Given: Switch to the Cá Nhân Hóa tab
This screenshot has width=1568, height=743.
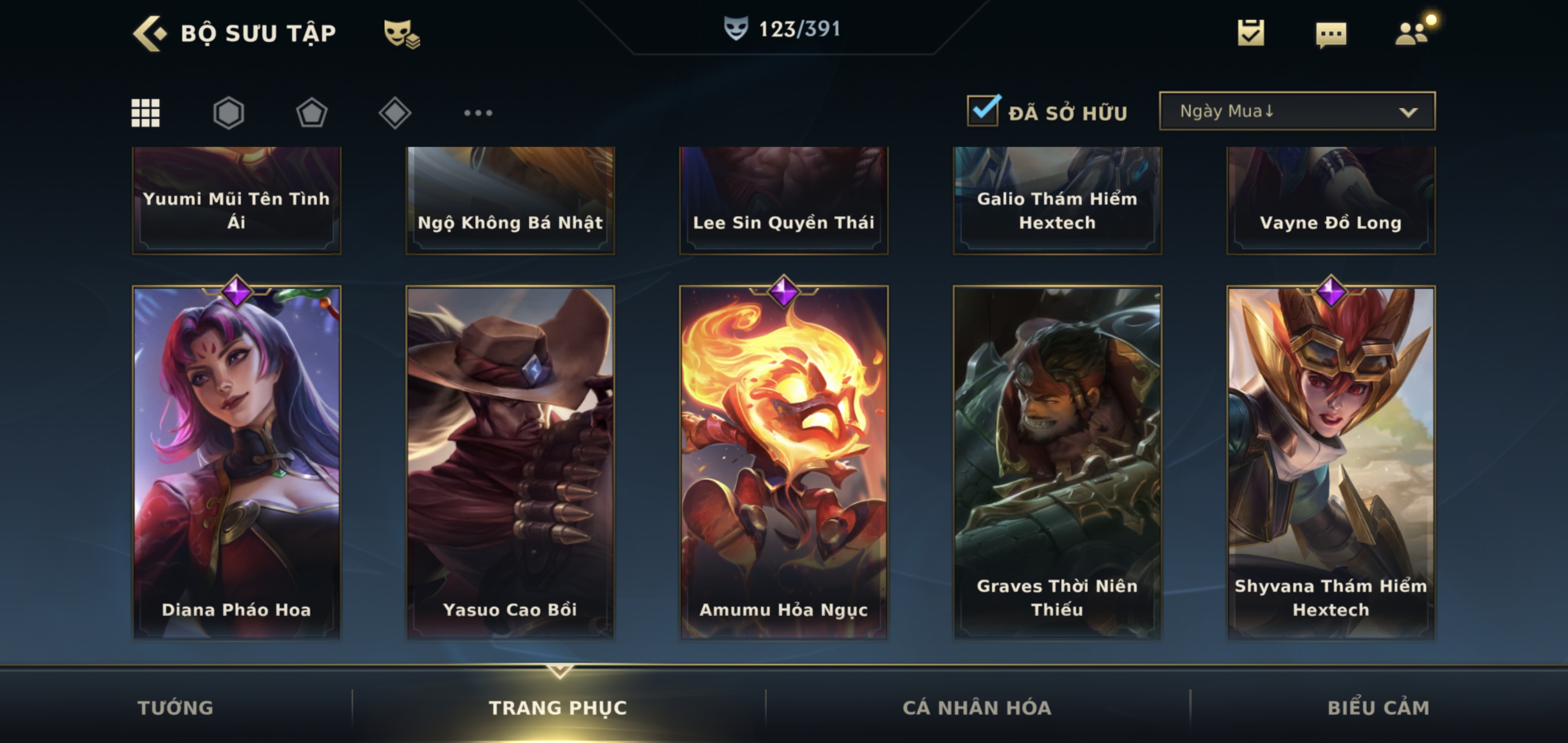Looking at the screenshot, I should pos(976,708).
